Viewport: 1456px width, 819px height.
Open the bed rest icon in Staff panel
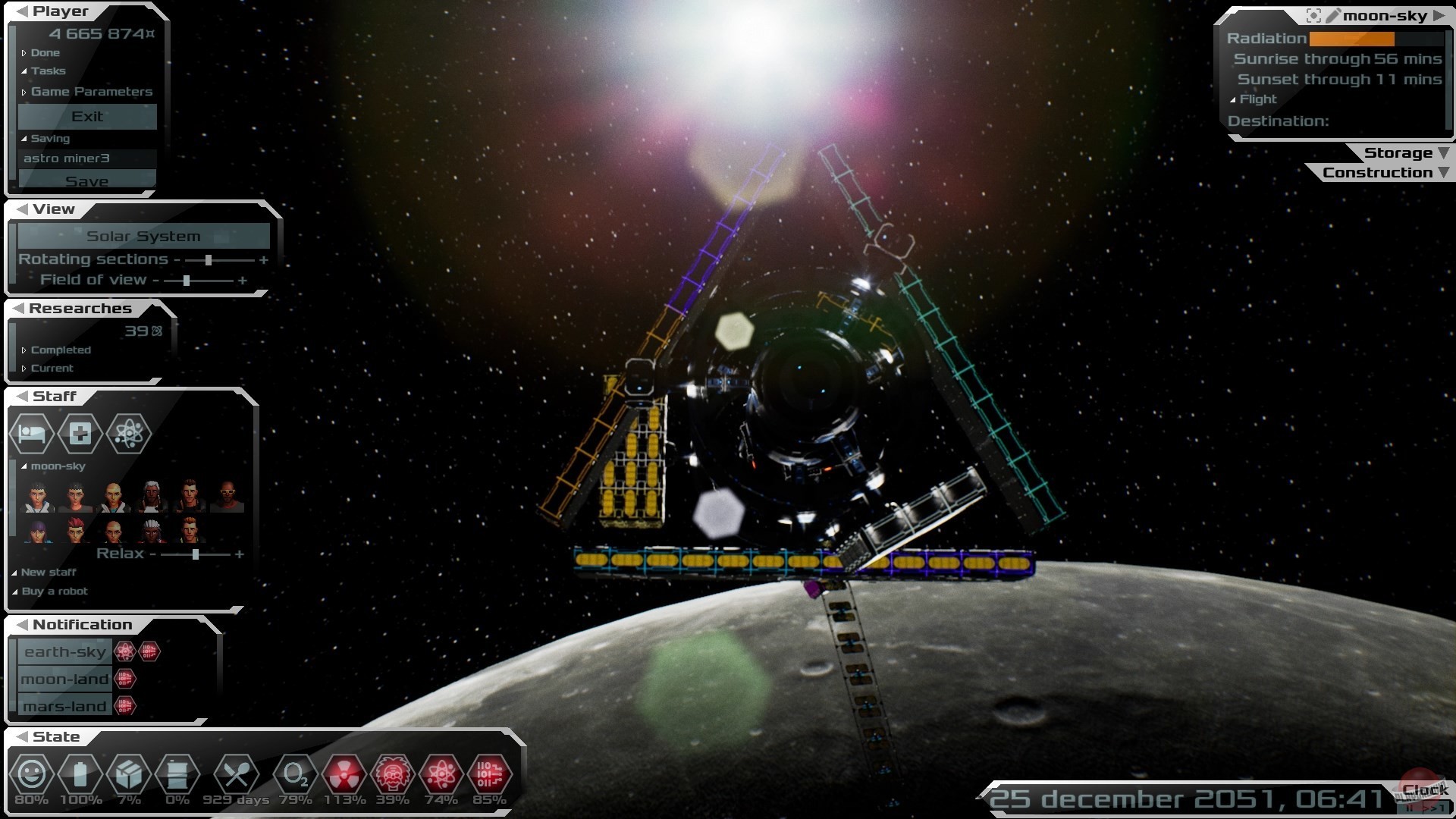coord(32,434)
